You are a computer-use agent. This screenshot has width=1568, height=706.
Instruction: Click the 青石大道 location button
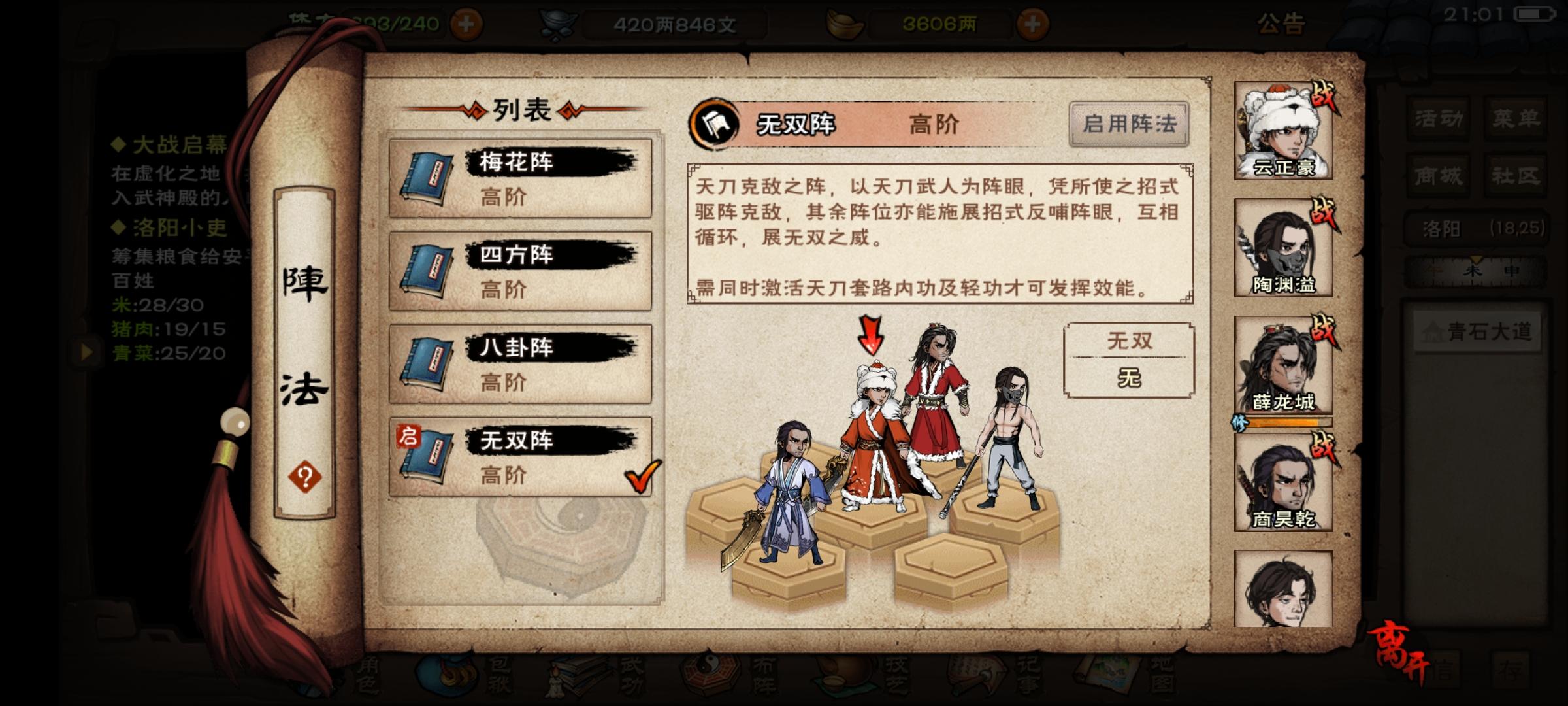(1477, 332)
